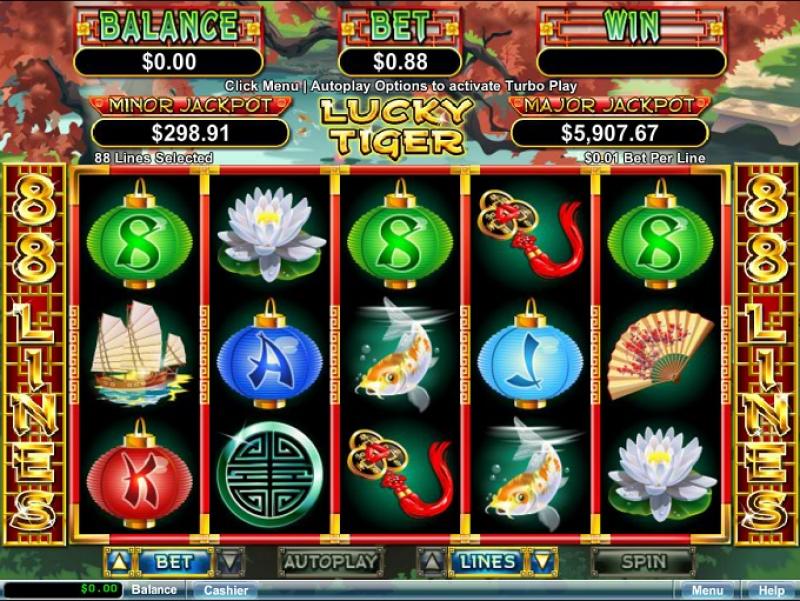Increase the bet with the up arrow
Screen dimensions: 800x601
117,562
